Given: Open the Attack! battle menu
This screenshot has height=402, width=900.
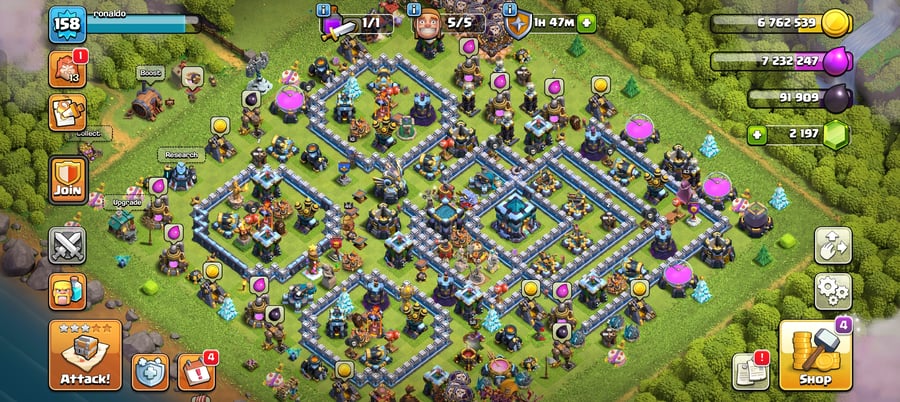Looking at the screenshot, I should [x=85, y=354].
